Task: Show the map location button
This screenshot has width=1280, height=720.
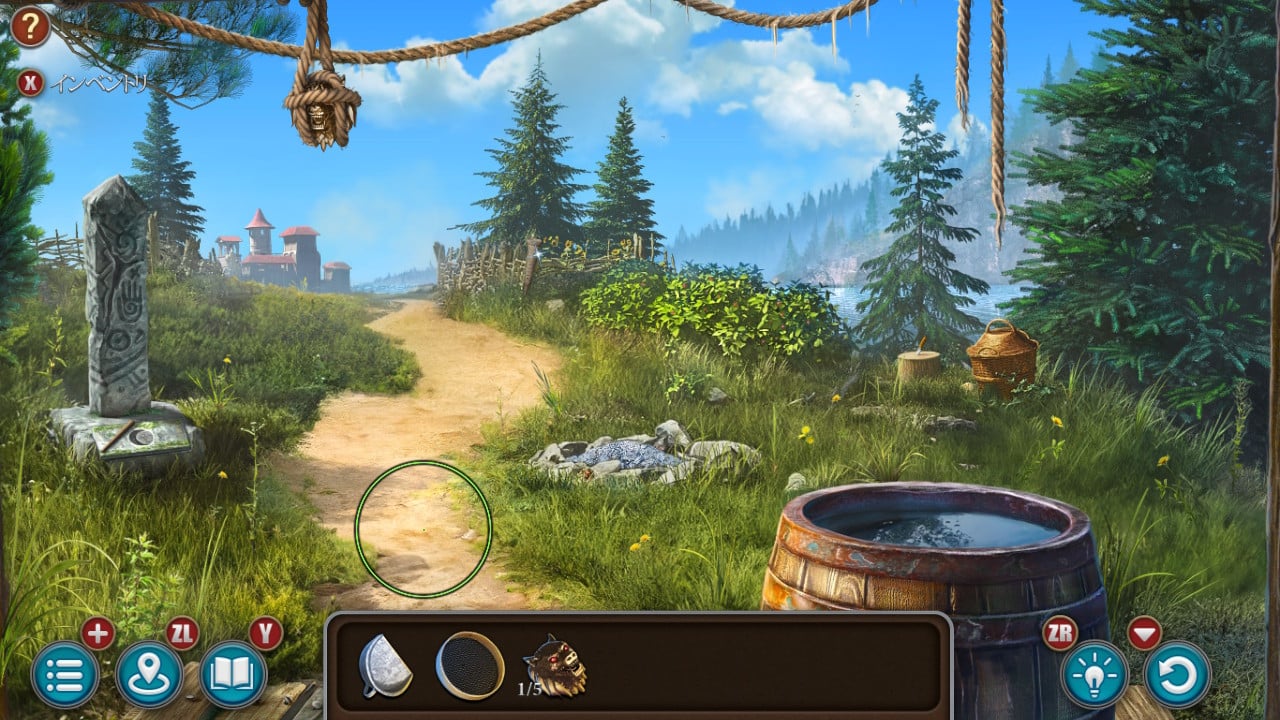Action: pyautogui.click(x=150, y=675)
